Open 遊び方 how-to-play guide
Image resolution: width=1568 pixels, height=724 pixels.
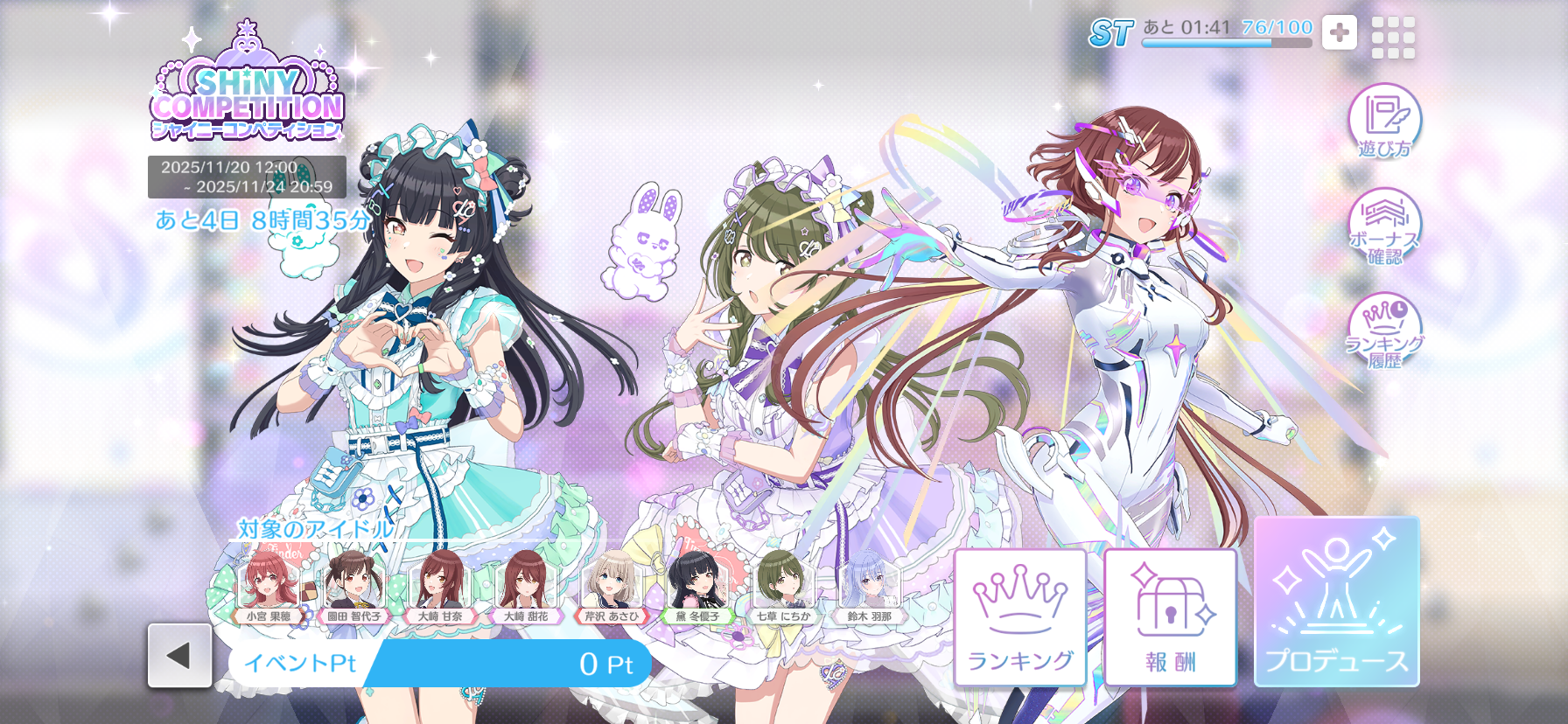coord(1384,122)
